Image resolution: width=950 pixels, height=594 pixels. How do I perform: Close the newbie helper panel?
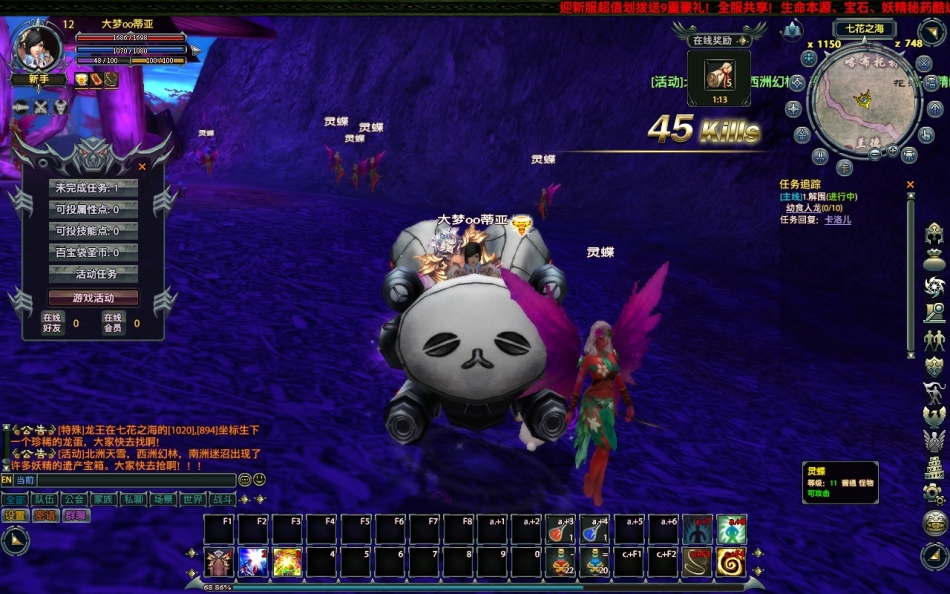tap(142, 167)
